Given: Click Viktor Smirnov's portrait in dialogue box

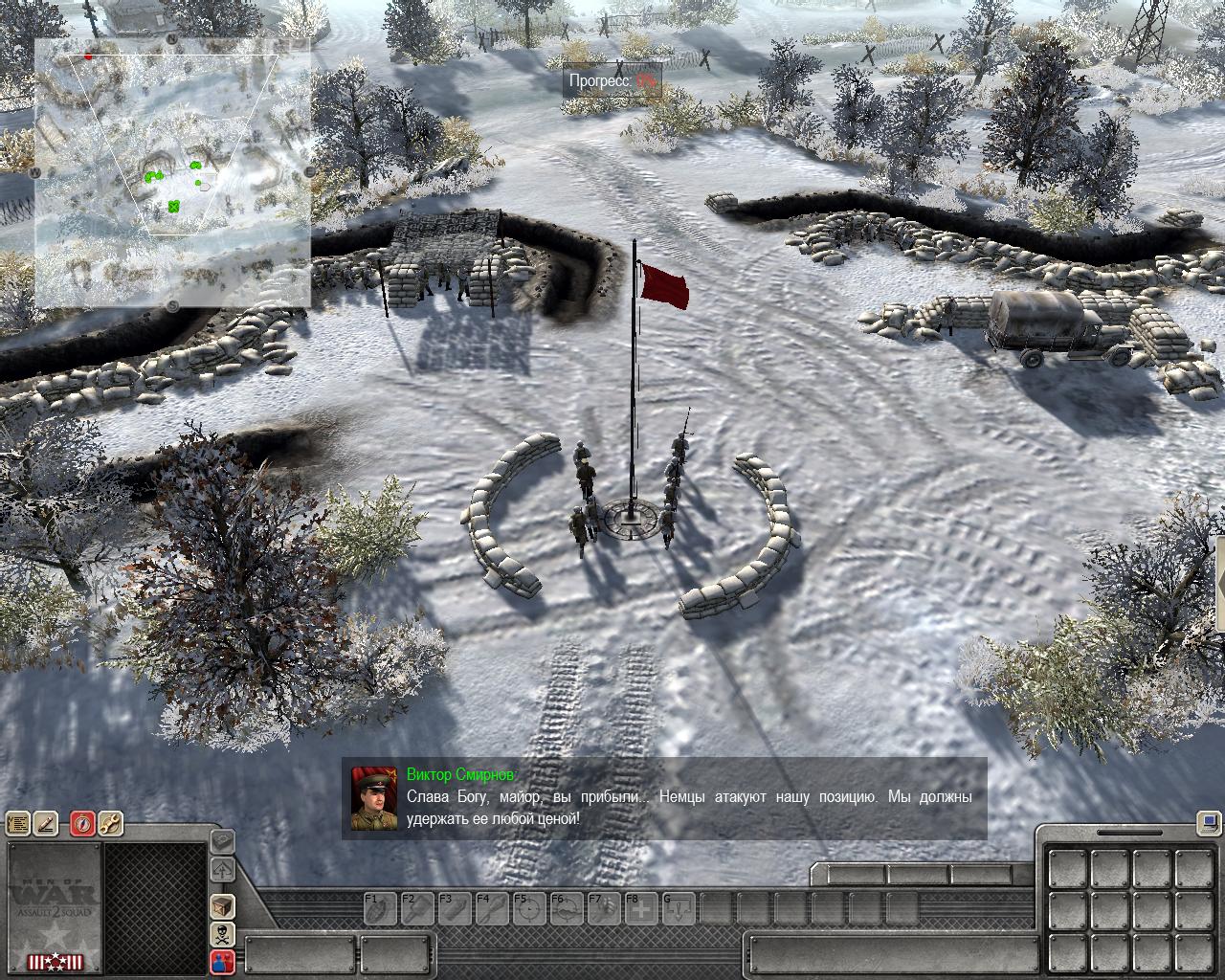Looking at the screenshot, I should (374, 798).
